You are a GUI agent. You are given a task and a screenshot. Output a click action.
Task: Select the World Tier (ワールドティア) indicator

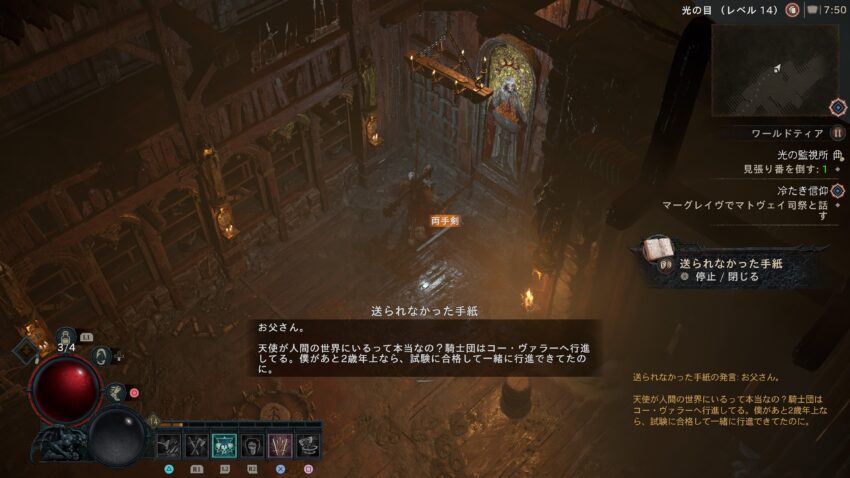[x=788, y=133]
